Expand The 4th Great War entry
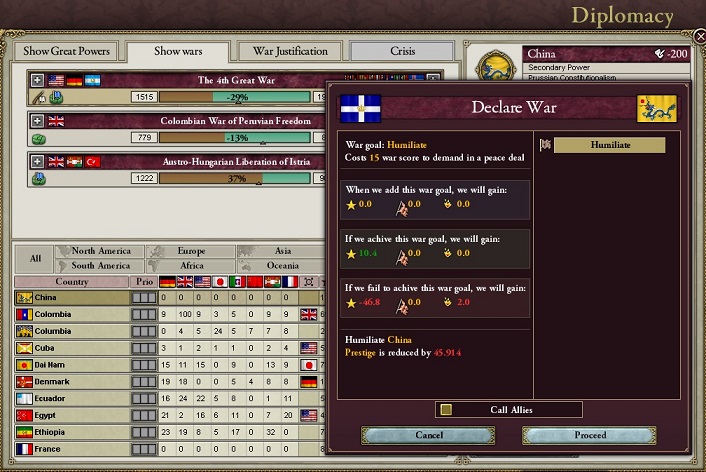The width and height of the screenshot is (706, 472). click(x=38, y=80)
